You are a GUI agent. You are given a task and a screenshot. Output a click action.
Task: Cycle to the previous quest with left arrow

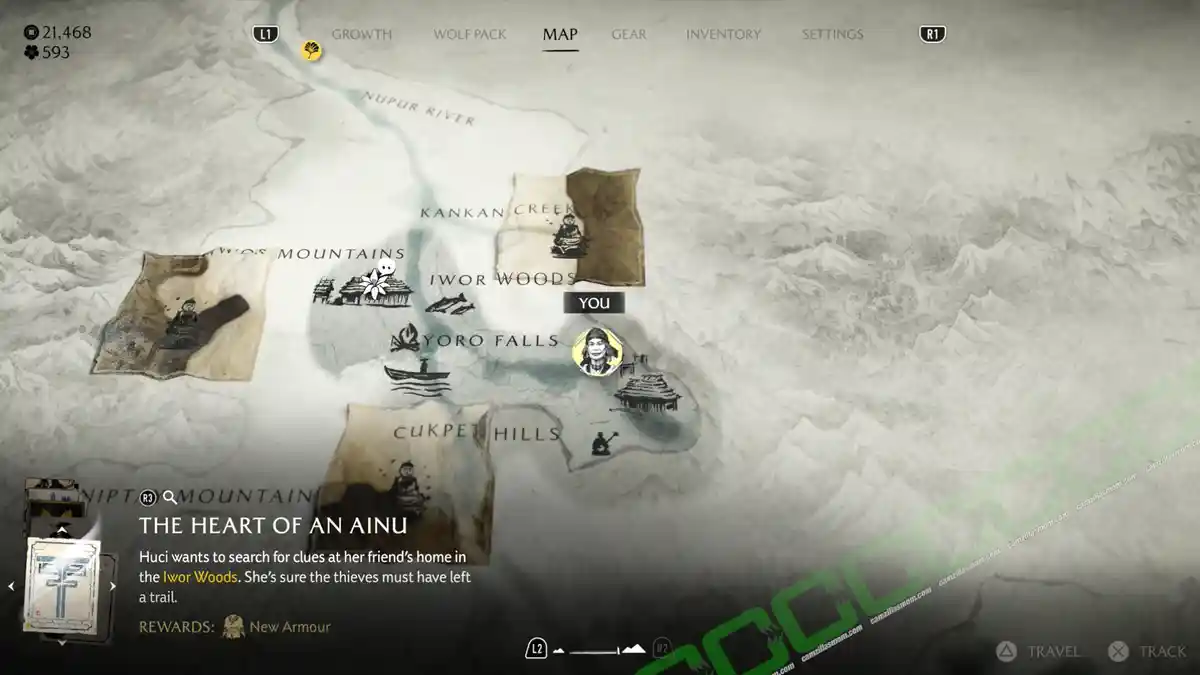(x=12, y=587)
